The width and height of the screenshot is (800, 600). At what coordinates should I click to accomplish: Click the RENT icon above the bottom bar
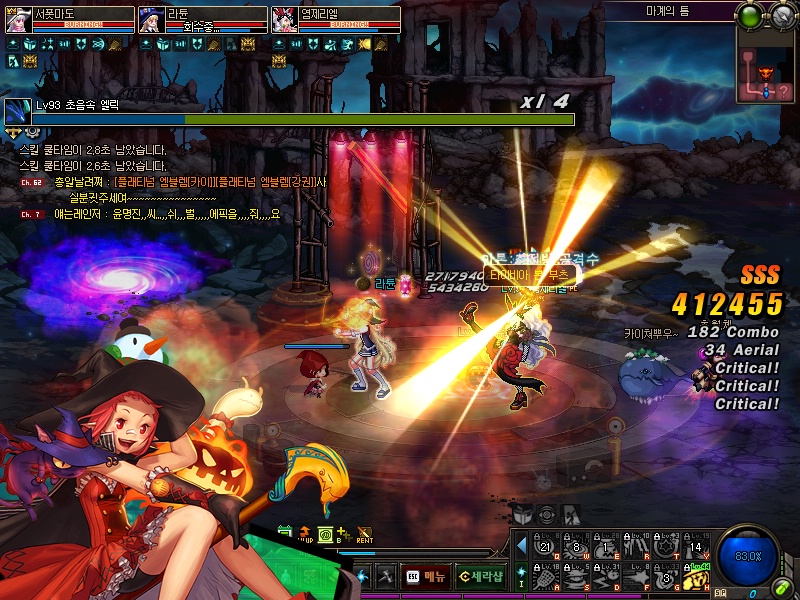coord(365,536)
